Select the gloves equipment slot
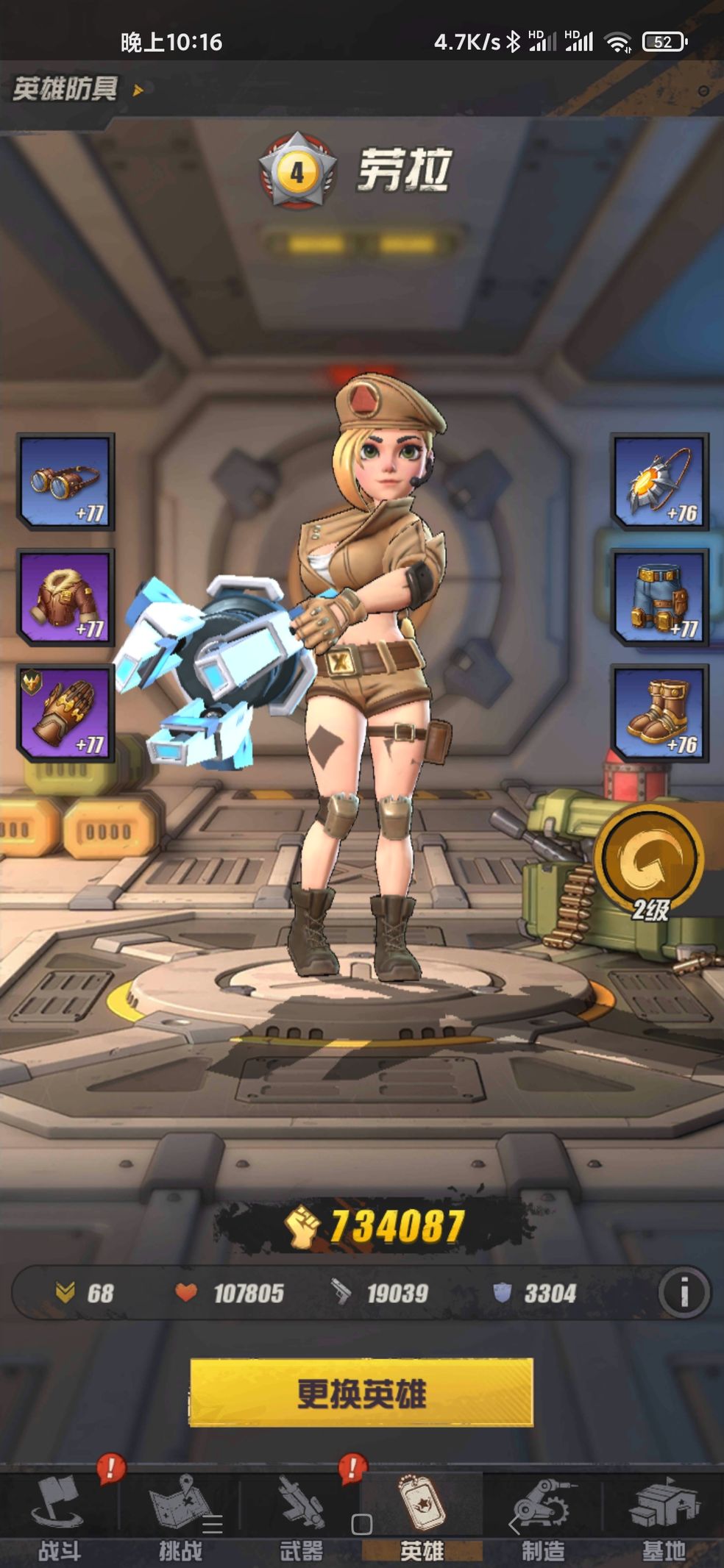 point(66,712)
